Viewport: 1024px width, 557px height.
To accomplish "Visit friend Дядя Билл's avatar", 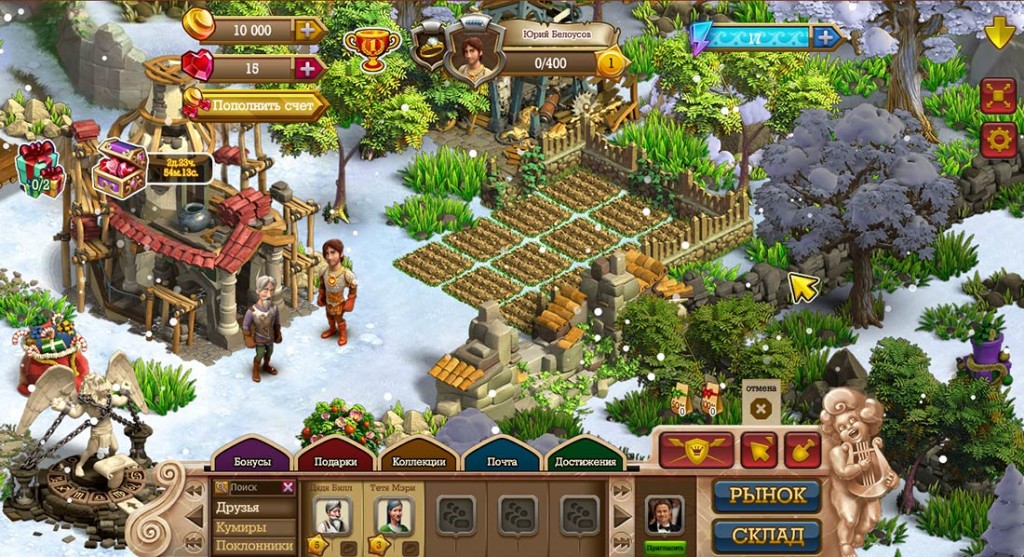I will click(332, 515).
